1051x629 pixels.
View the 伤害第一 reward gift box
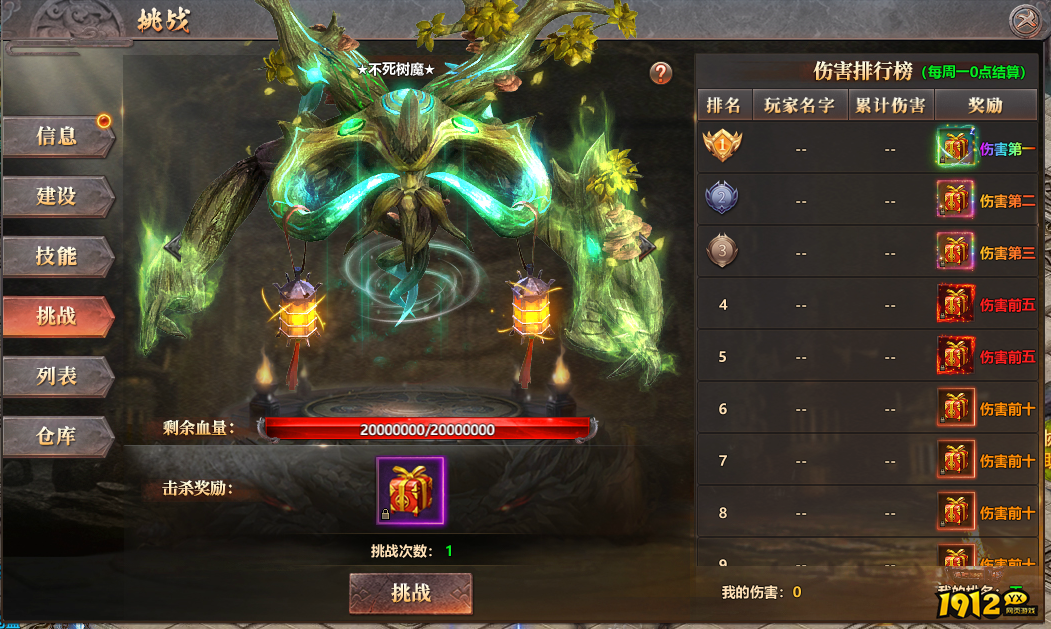(955, 148)
